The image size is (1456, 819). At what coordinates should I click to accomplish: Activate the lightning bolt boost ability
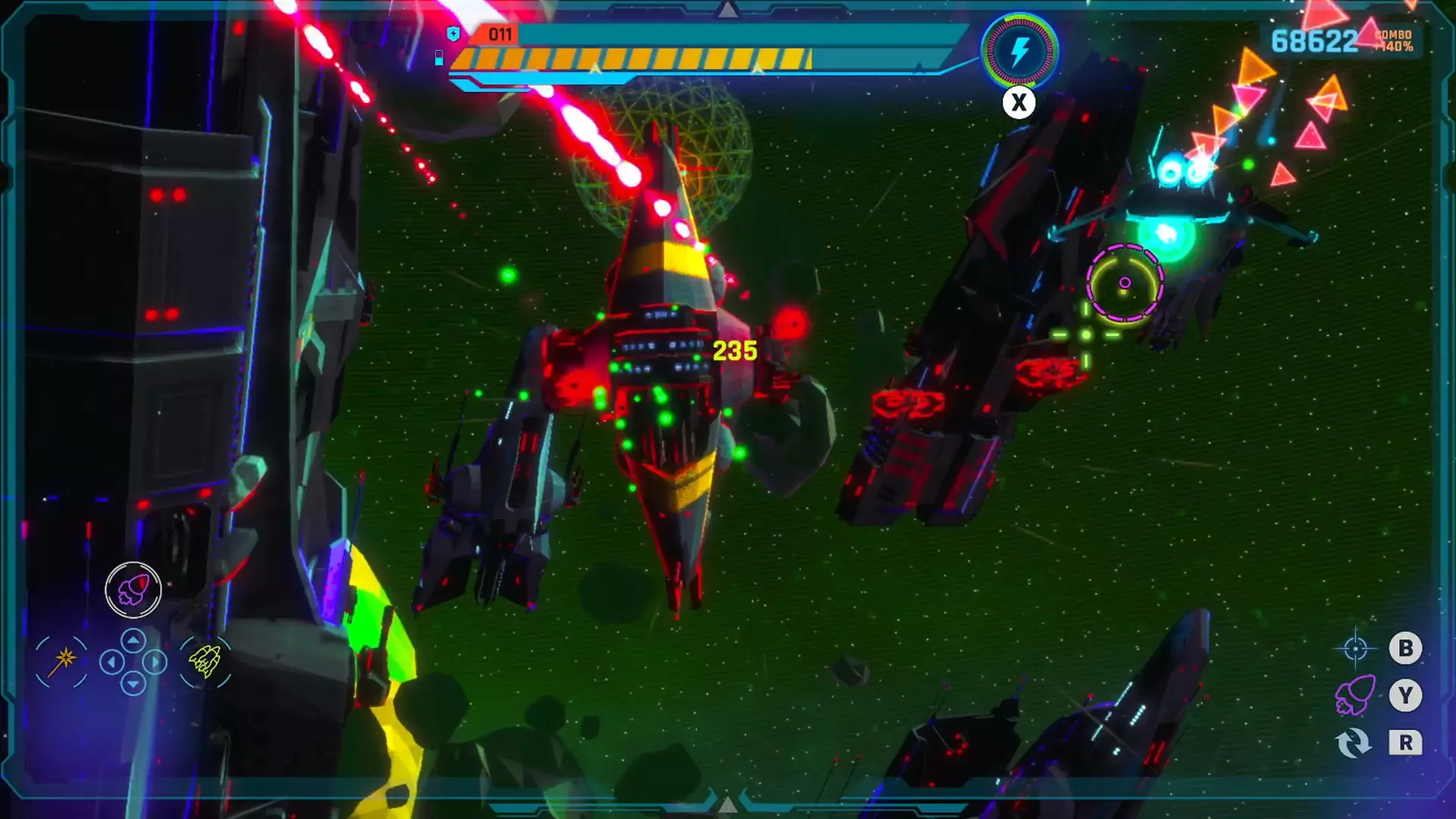[1020, 52]
